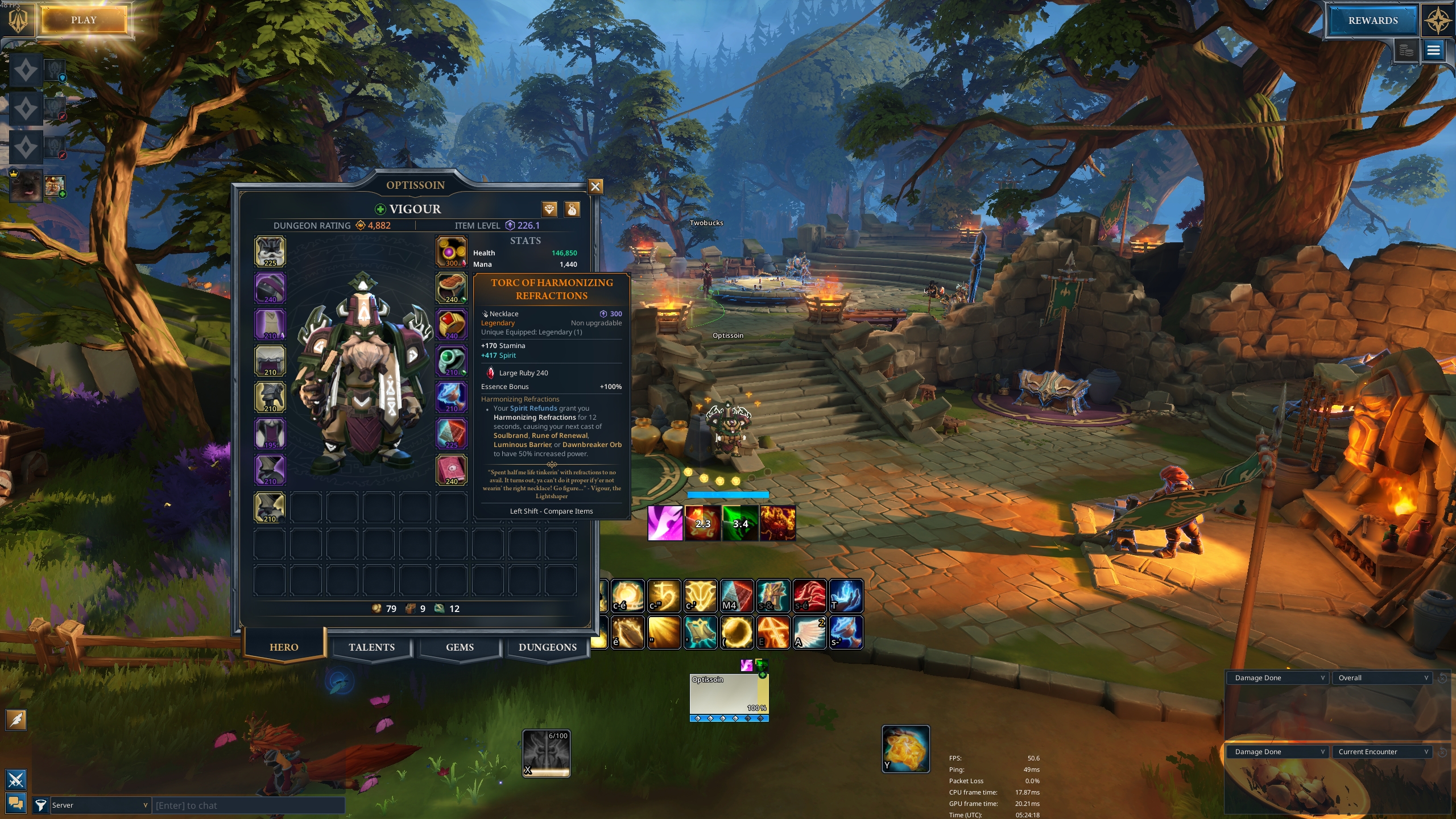
Task: Open the Server chat channel dropdown
Action: (100, 805)
